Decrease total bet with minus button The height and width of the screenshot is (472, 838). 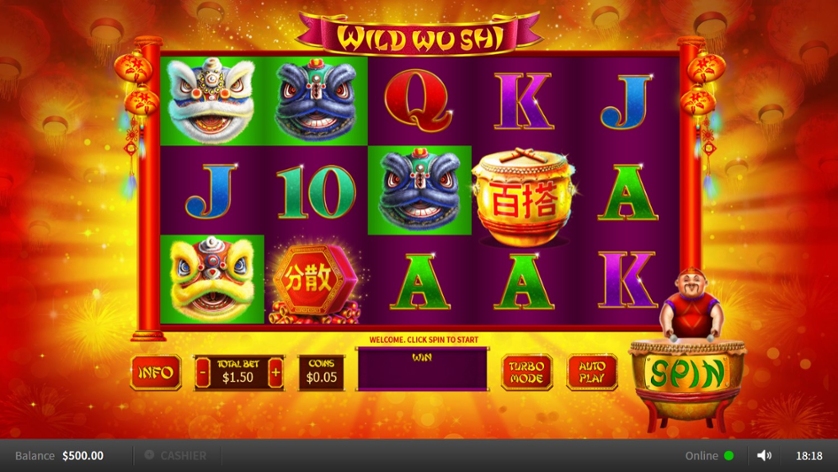click(203, 373)
